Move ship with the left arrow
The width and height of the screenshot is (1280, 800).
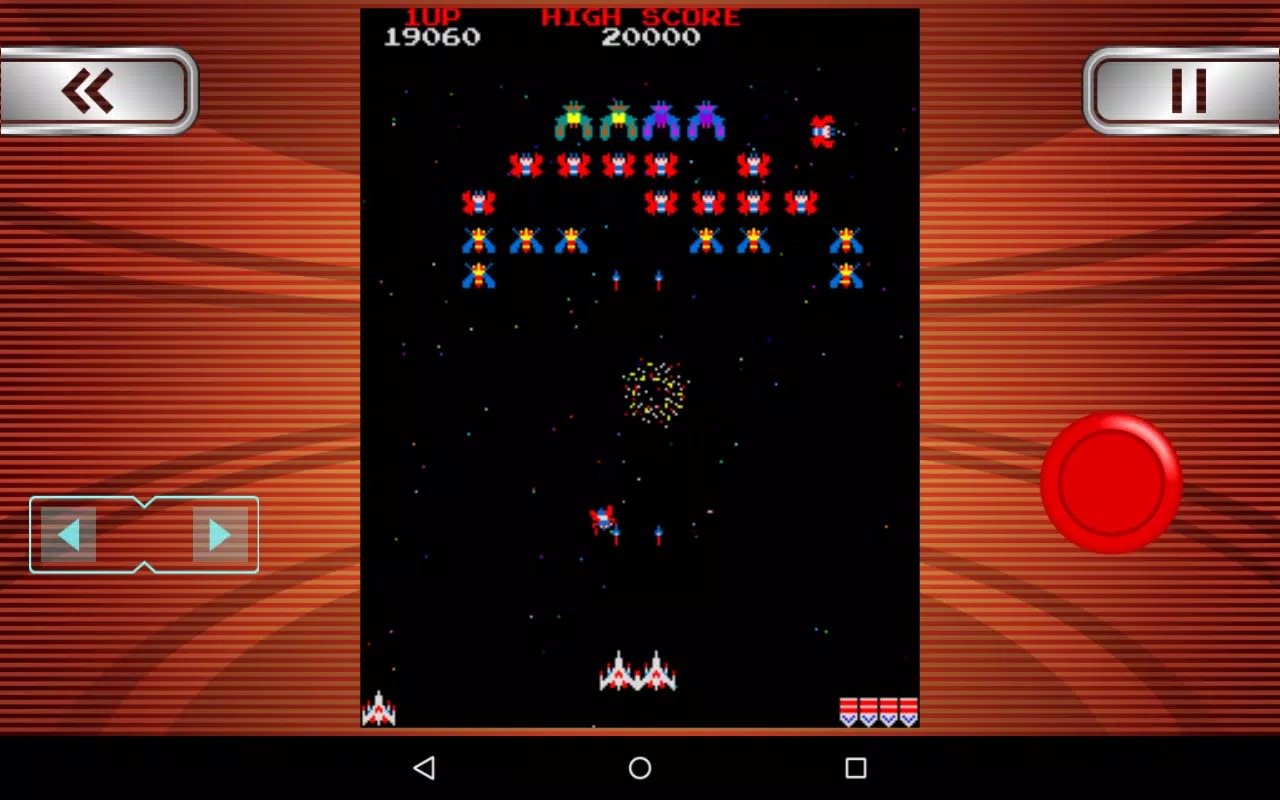pos(69,535)
